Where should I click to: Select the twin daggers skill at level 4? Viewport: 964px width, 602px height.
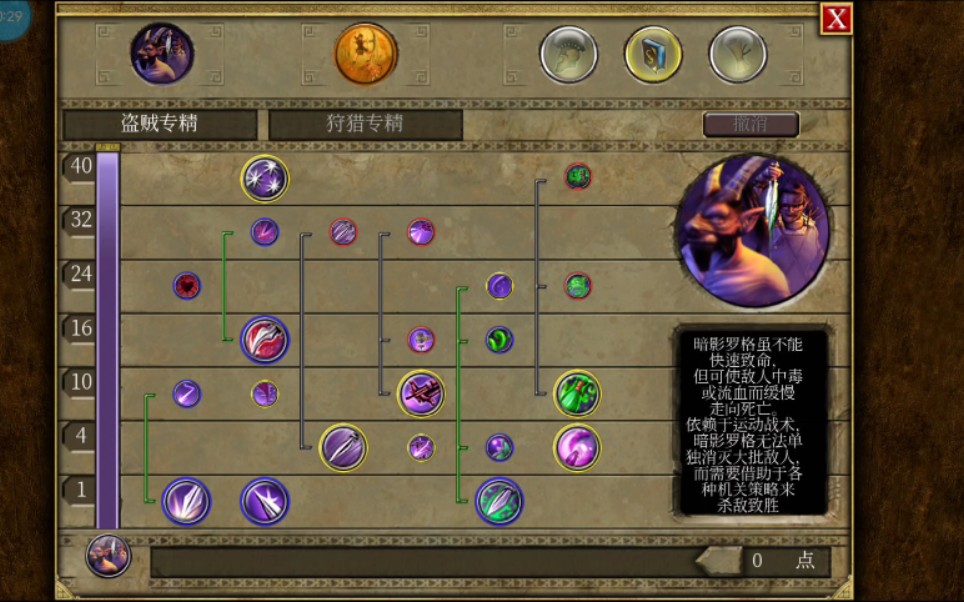click(x=343, y=447)
